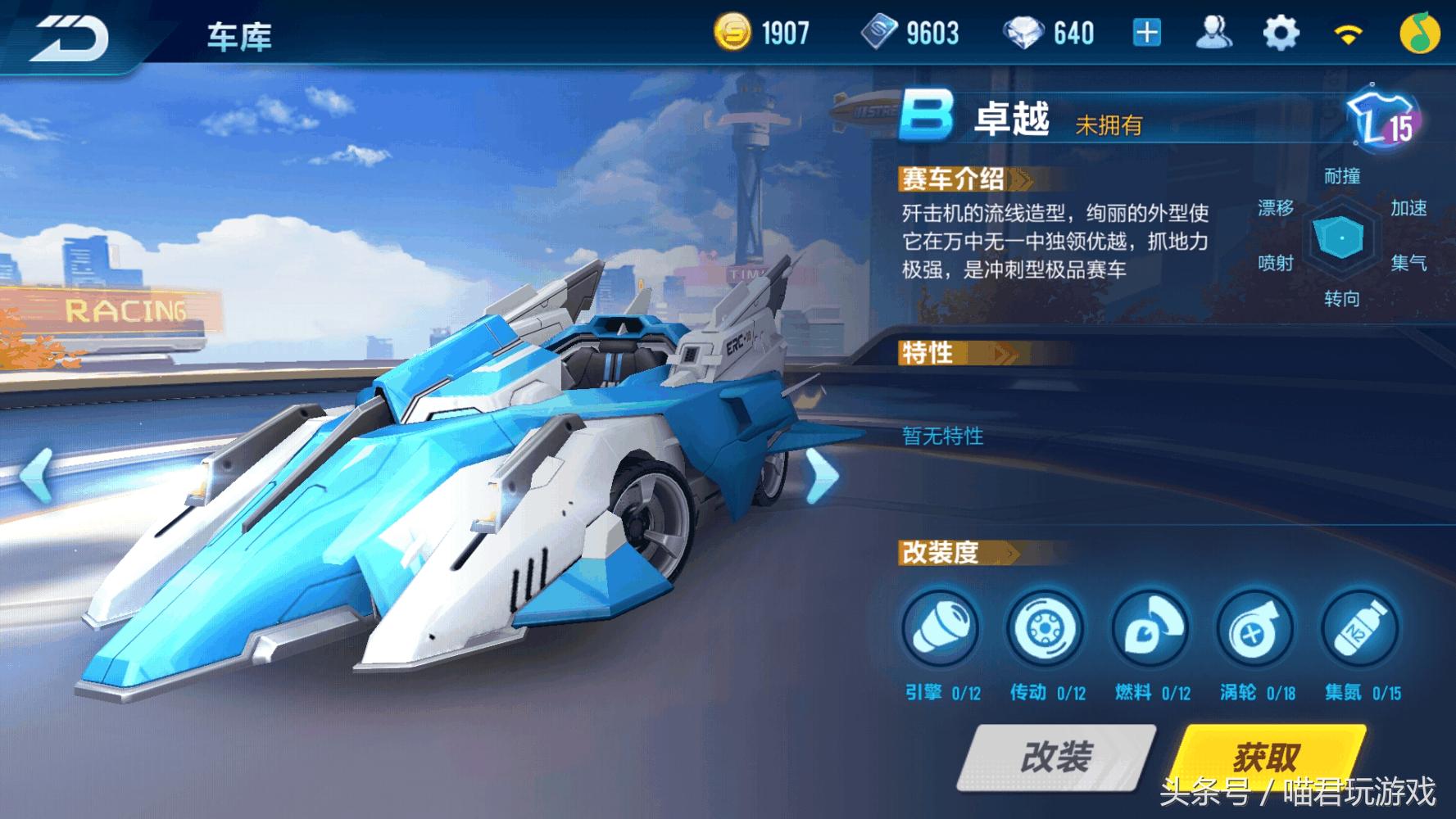Click the hexagonal stats radar chart

[1342, 240]
